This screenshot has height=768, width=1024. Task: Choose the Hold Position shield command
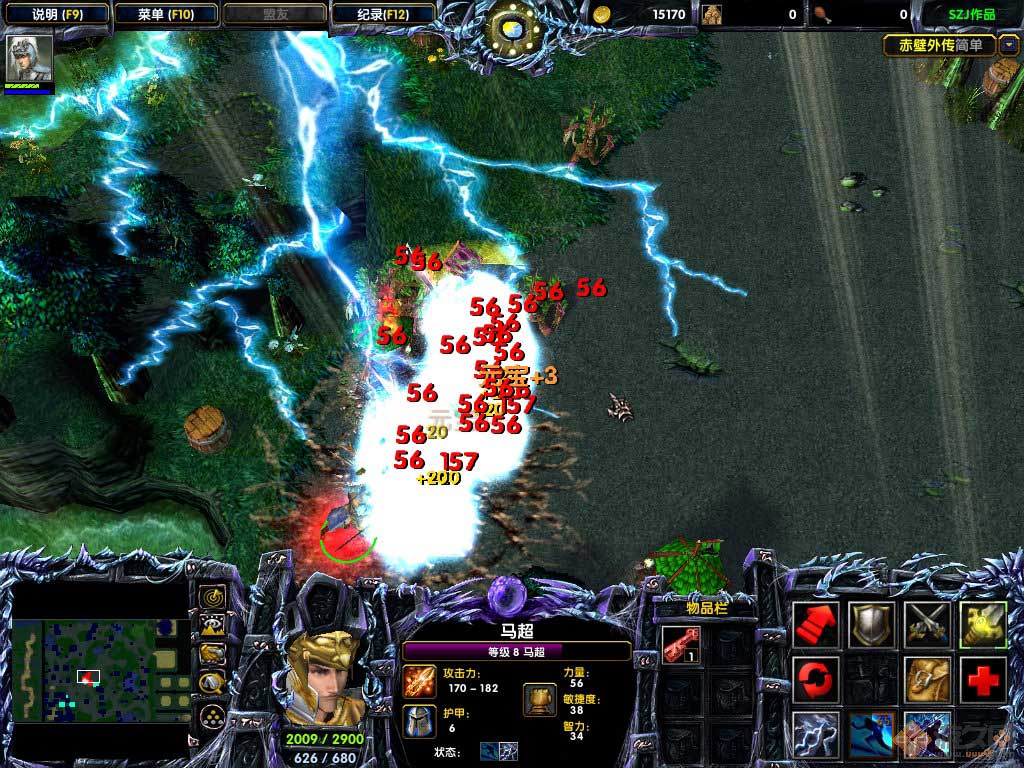872,626
